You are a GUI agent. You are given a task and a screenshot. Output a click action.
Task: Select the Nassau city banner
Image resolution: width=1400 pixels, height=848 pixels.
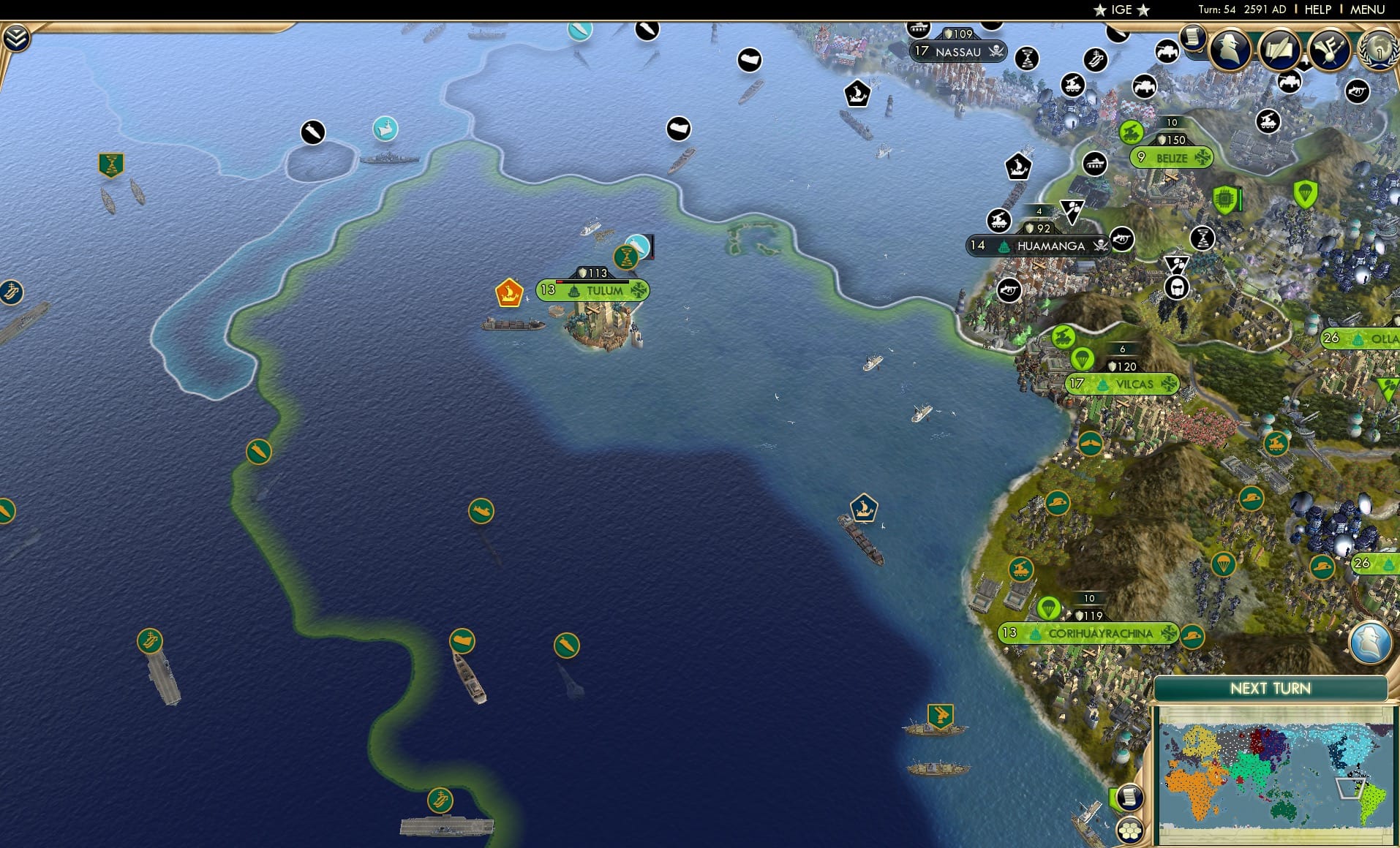958,52
